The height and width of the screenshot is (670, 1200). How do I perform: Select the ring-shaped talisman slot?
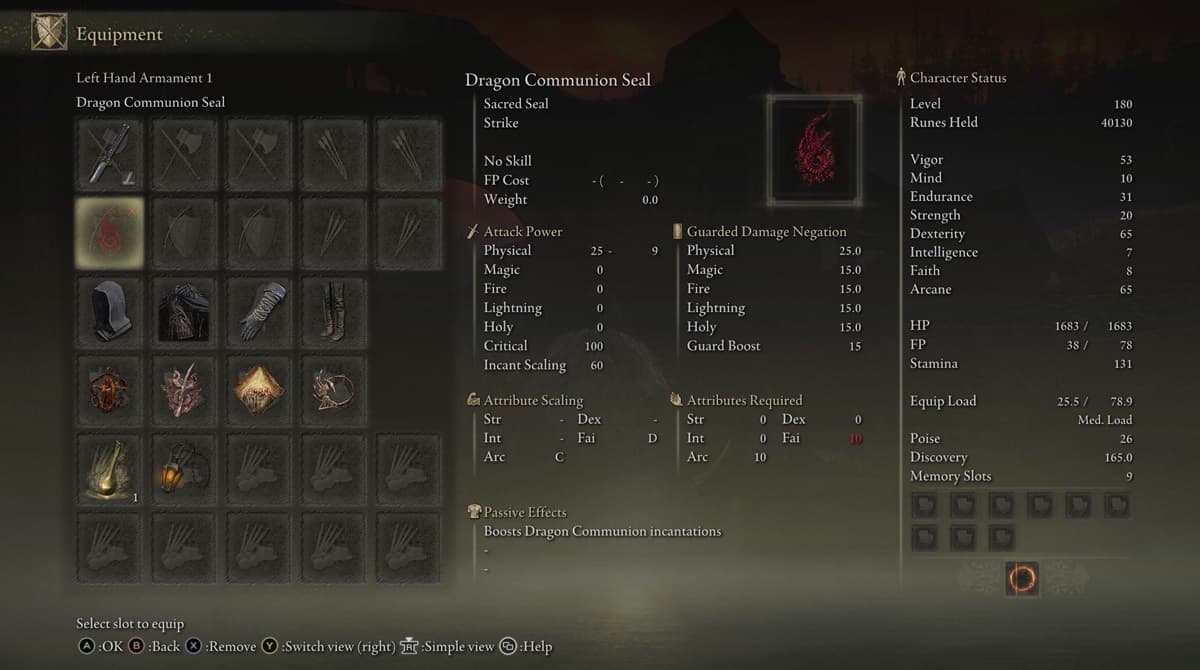pos(334,389)
